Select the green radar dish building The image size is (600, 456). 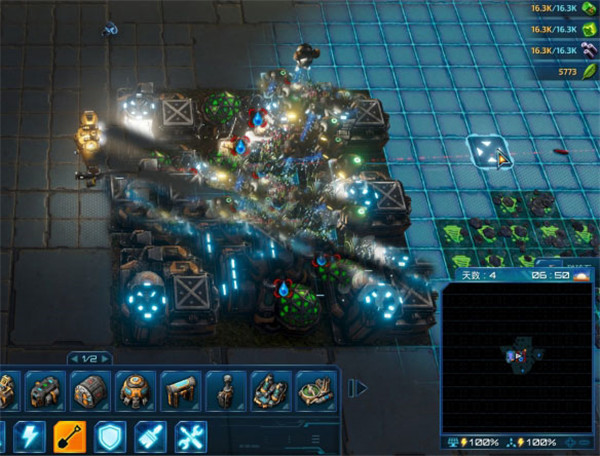tap(315, 391)
